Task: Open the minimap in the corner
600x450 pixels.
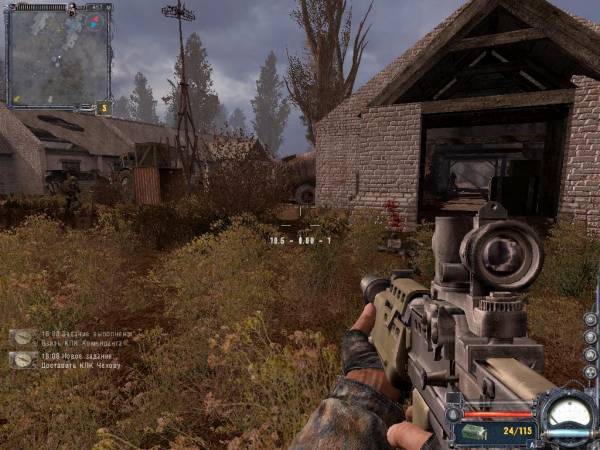Action: click(x=58, y=56)
